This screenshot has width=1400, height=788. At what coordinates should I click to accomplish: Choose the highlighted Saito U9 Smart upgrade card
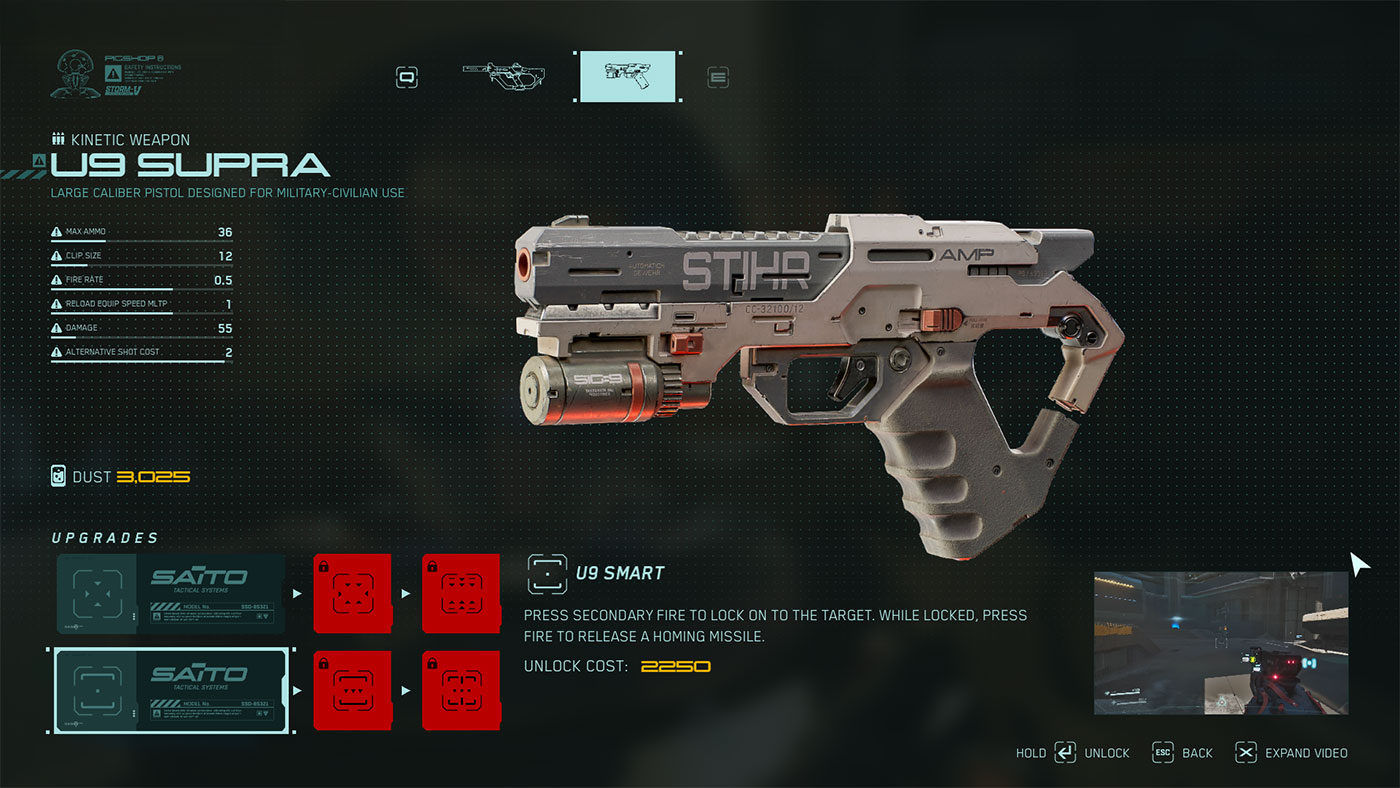coord(171,690)
